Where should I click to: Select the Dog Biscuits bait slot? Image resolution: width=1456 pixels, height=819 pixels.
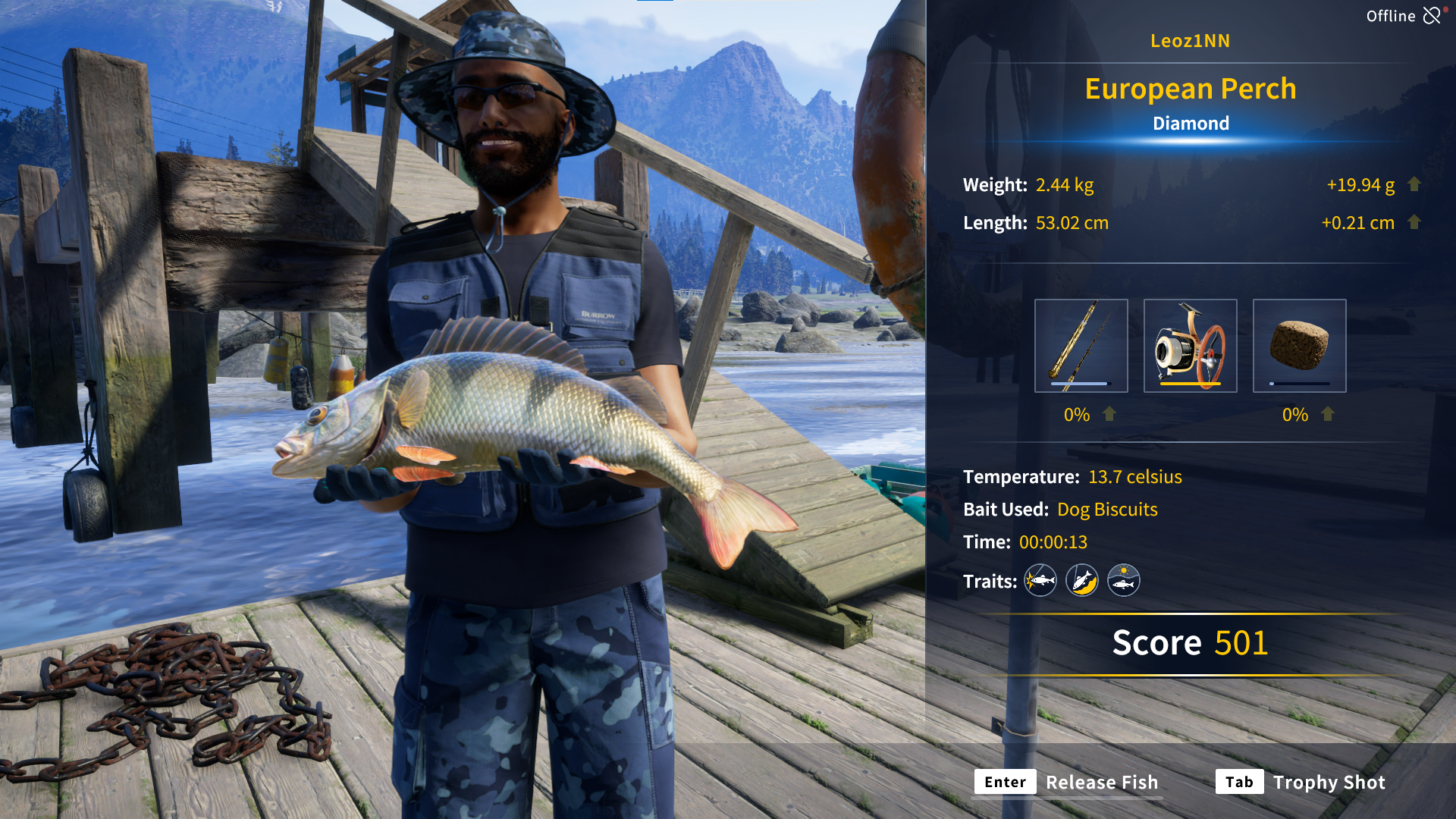[x=1299, y=346]
